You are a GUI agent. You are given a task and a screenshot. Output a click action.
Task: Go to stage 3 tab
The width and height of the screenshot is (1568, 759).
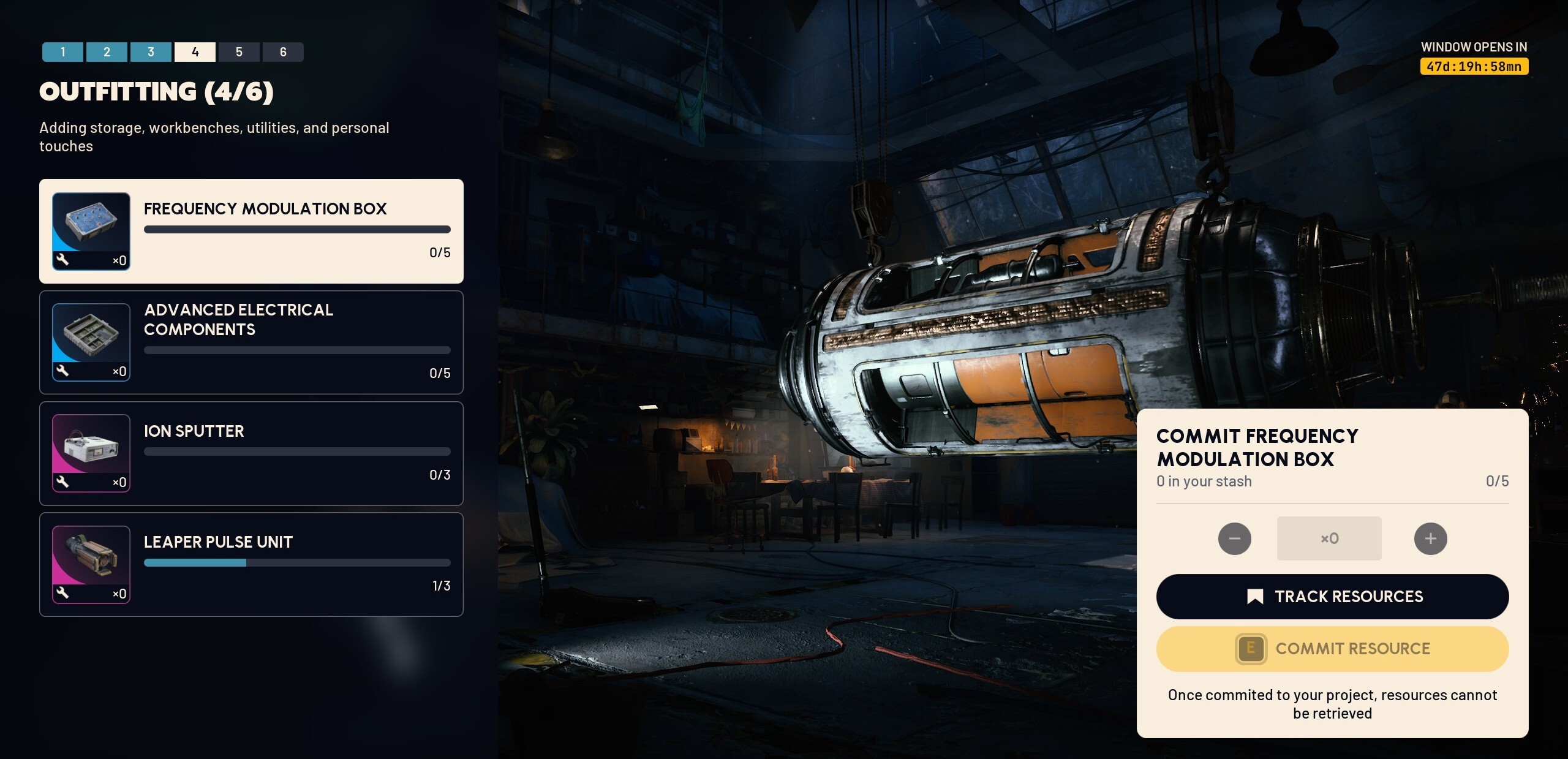tap(151, 52)
